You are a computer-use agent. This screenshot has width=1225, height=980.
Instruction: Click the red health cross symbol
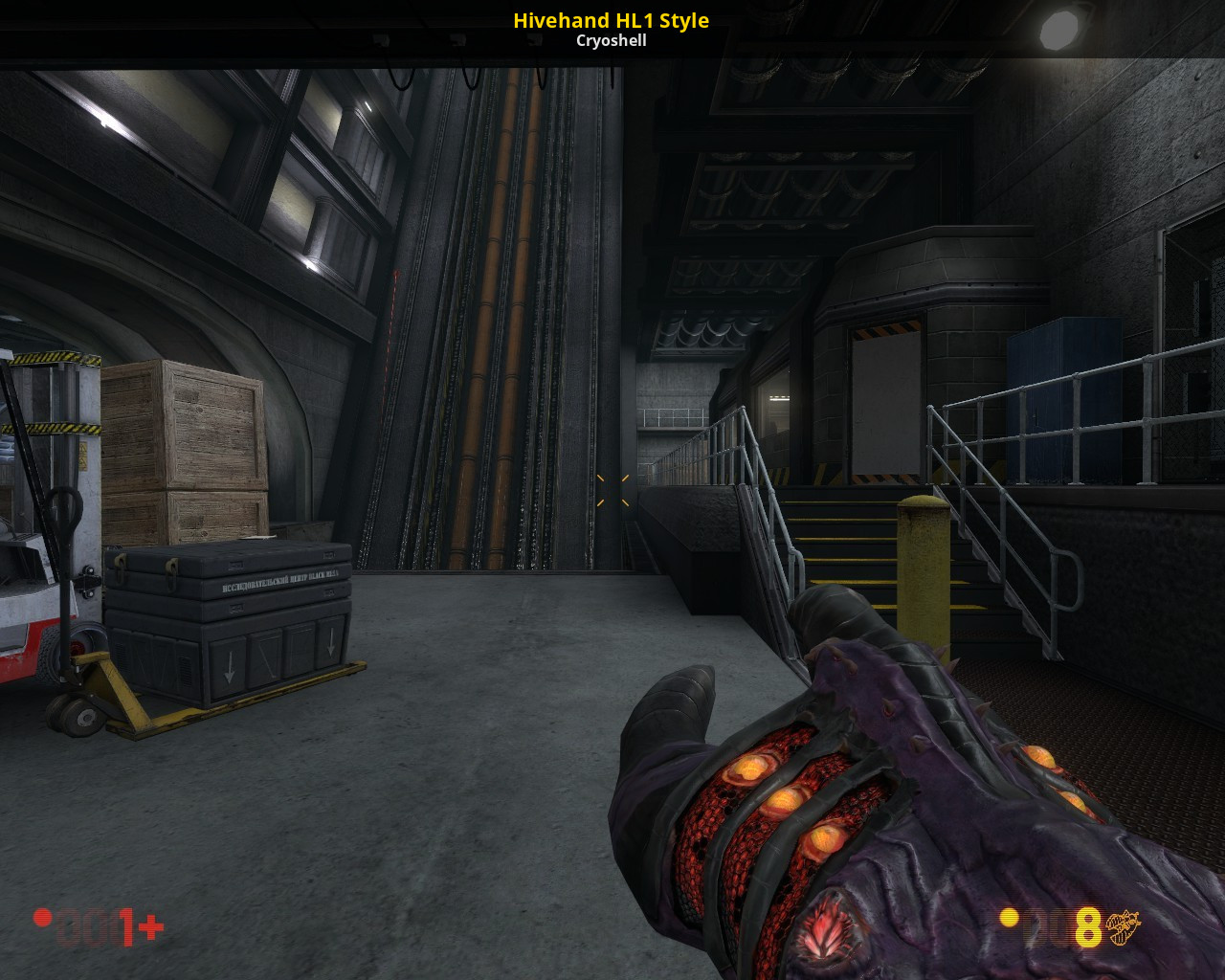150,924
